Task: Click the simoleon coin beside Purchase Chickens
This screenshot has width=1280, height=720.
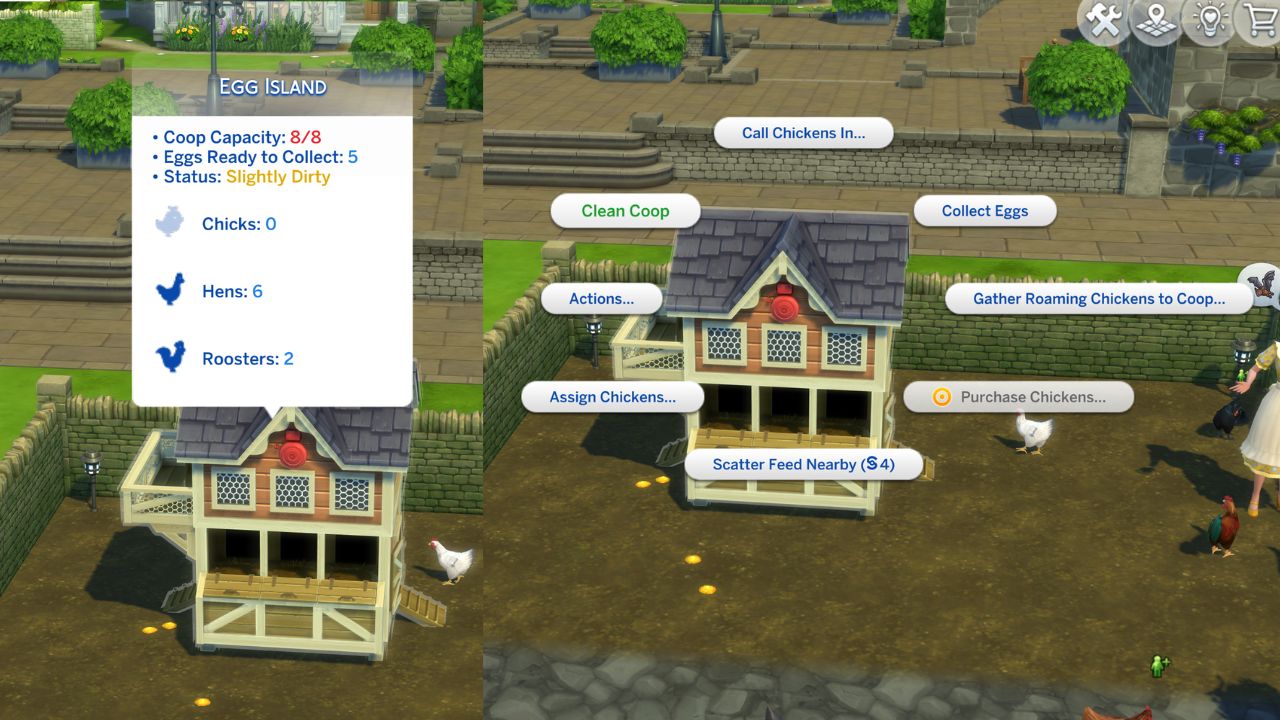Action: click(x=940, y=397)
